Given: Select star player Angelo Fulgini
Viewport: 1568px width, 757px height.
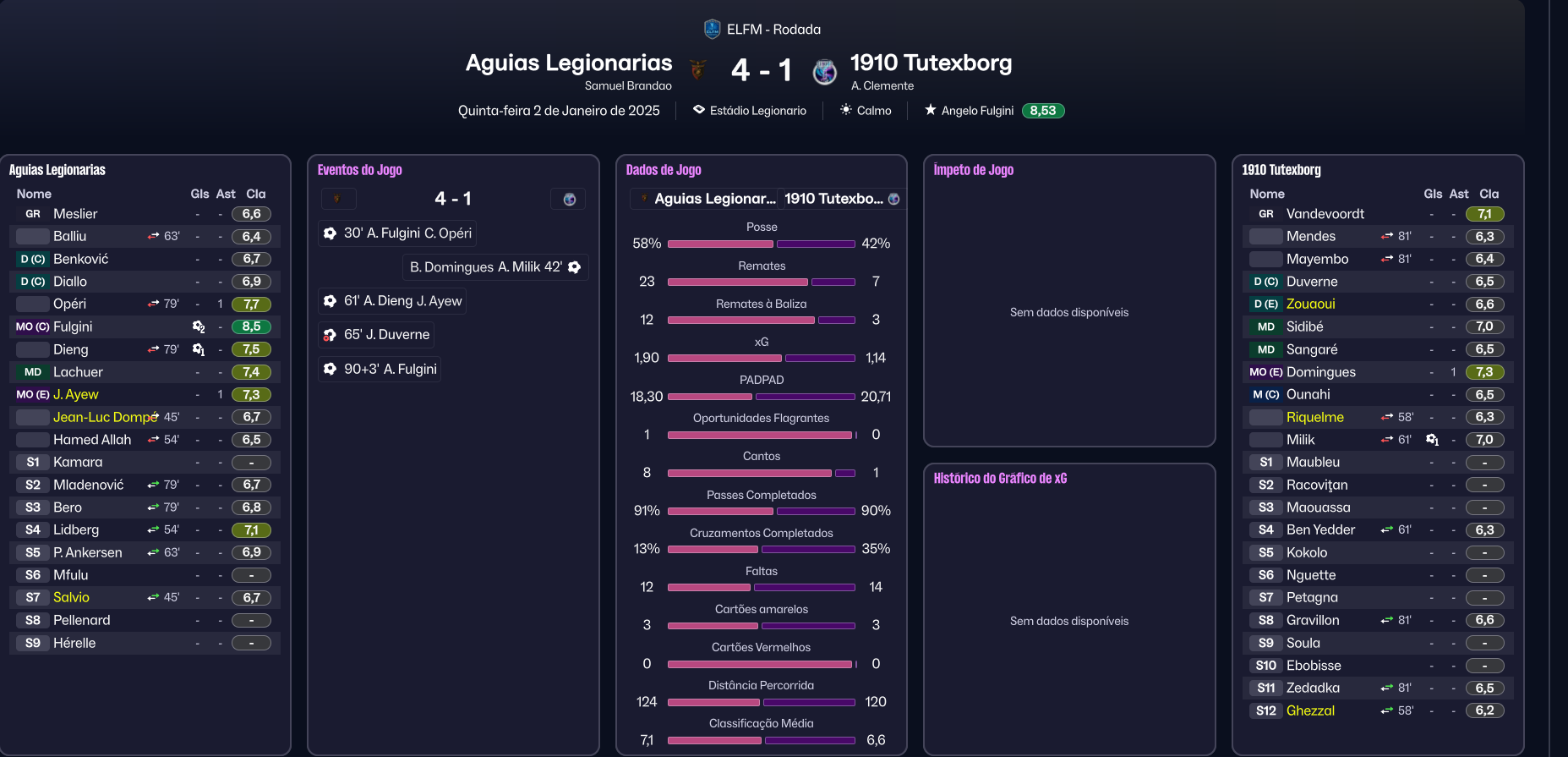Looking at the screenshot, I should [x=977, y=111].
